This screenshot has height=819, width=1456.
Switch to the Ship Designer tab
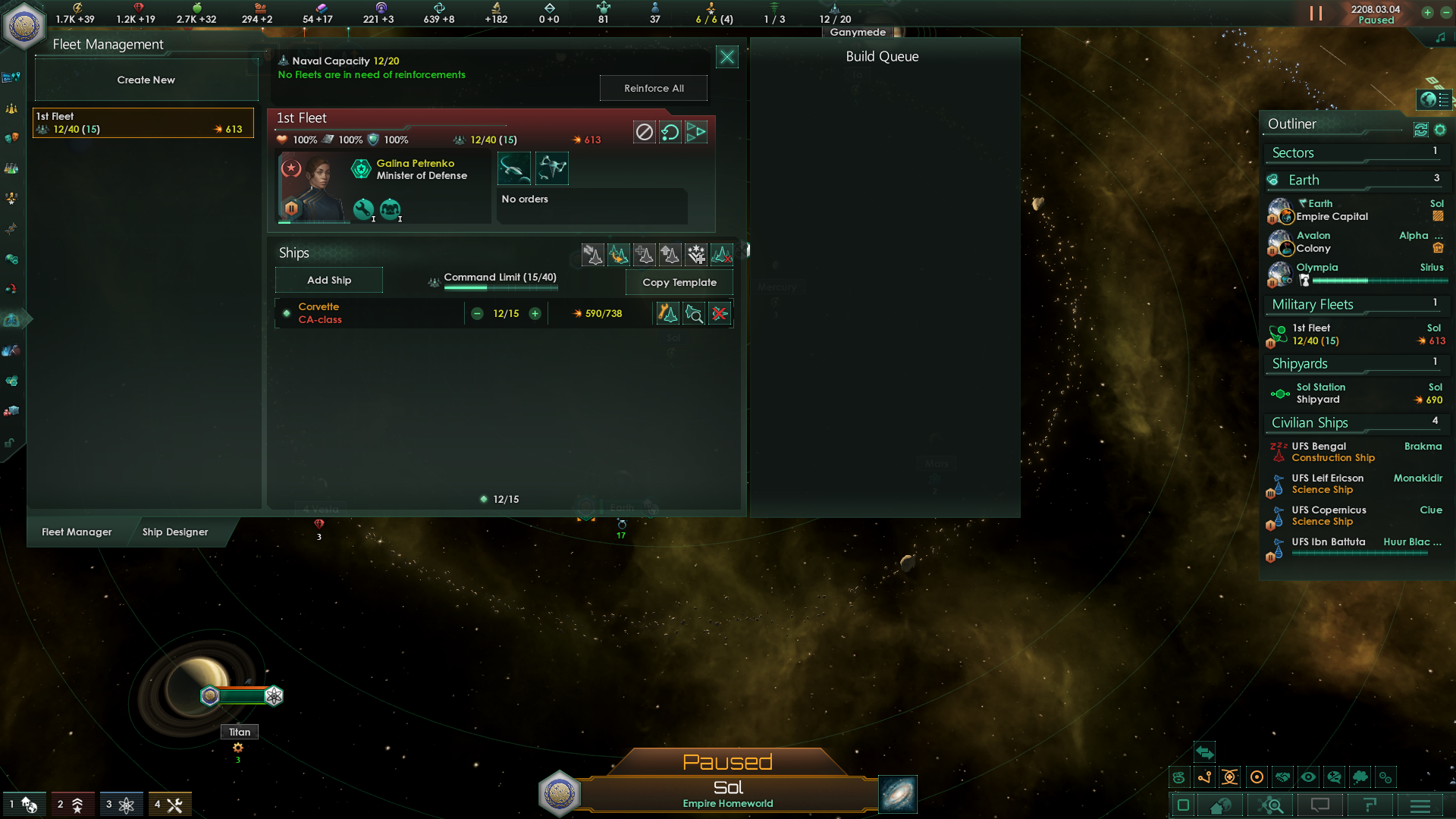click(175, 532)
